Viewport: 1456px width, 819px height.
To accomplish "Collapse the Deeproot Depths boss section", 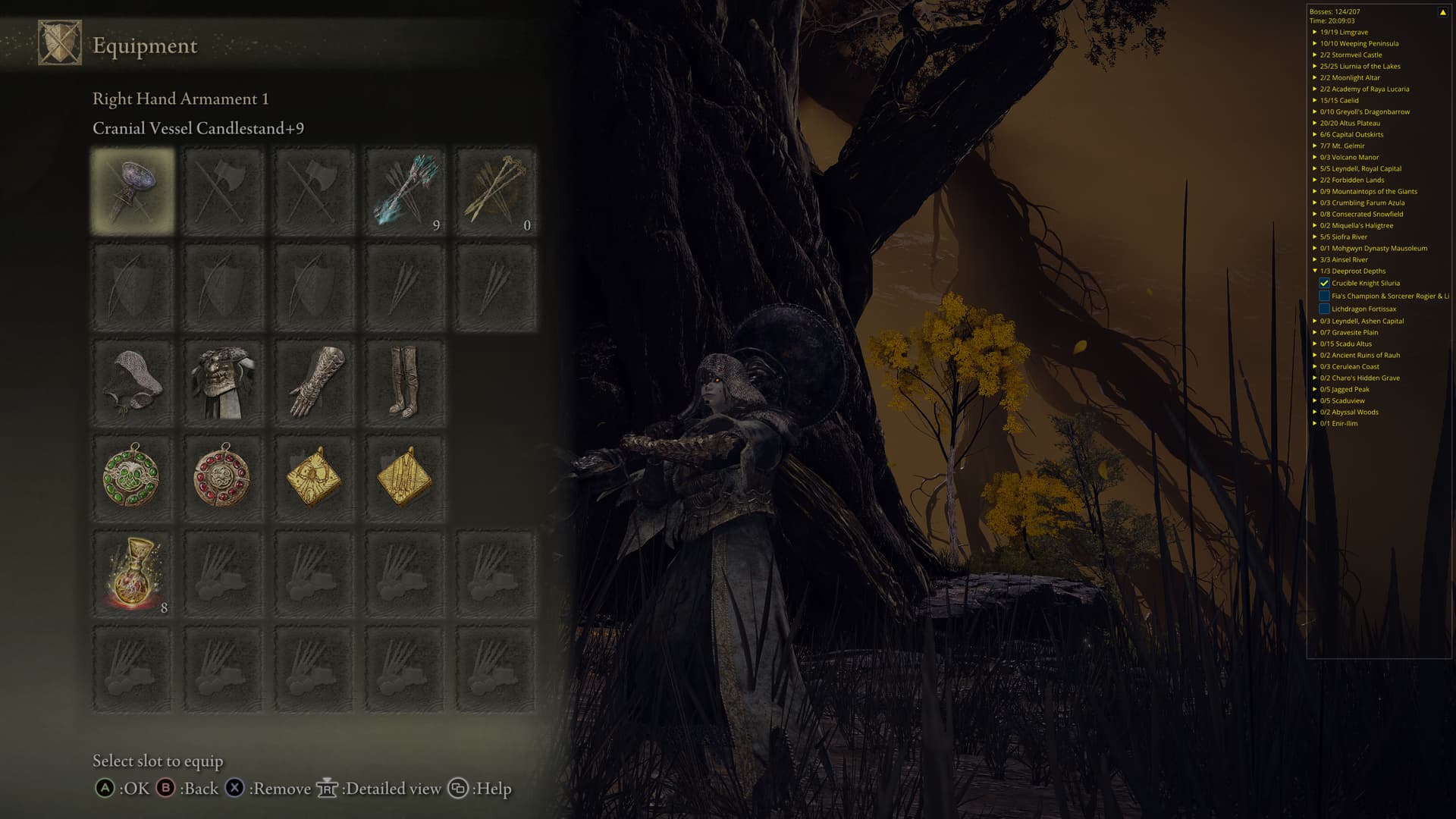I will (x=1315, y=271).
